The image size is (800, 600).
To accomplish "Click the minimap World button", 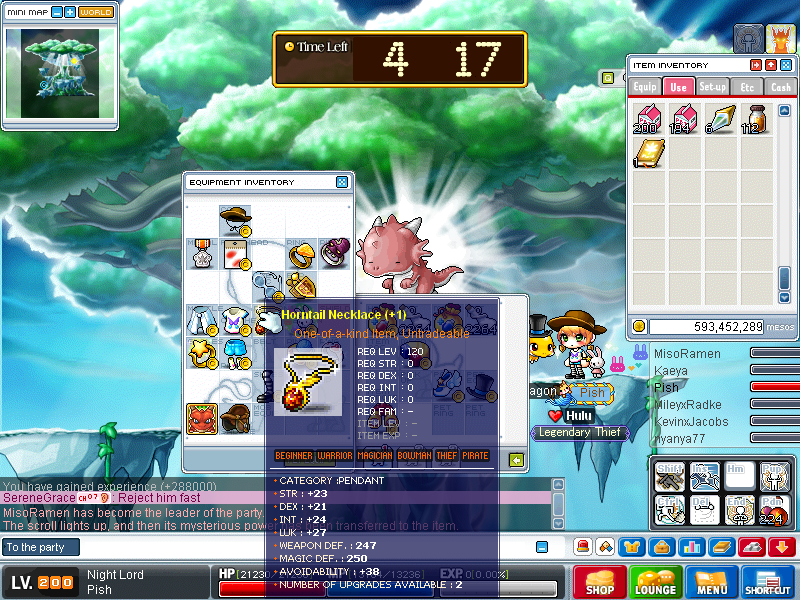I will click(x=96, y=13).
